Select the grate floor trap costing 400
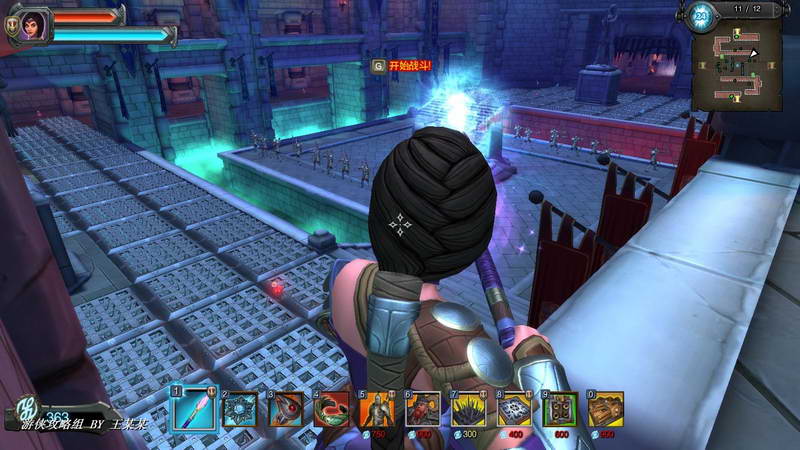Image resolution: width=800 pixels, height=450 pixels. (x=514, y=409)
